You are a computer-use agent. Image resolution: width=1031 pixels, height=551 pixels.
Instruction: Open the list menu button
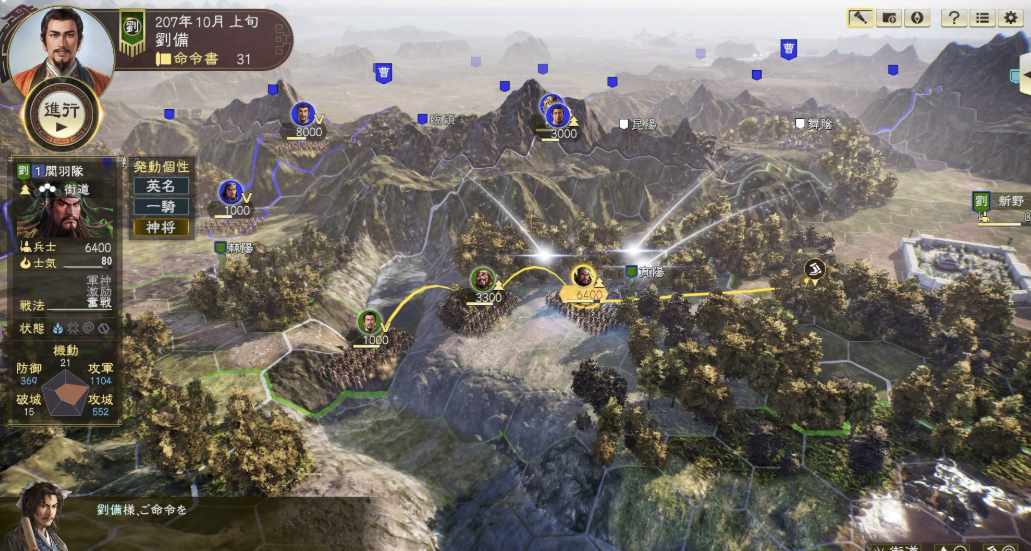[983, 18]
